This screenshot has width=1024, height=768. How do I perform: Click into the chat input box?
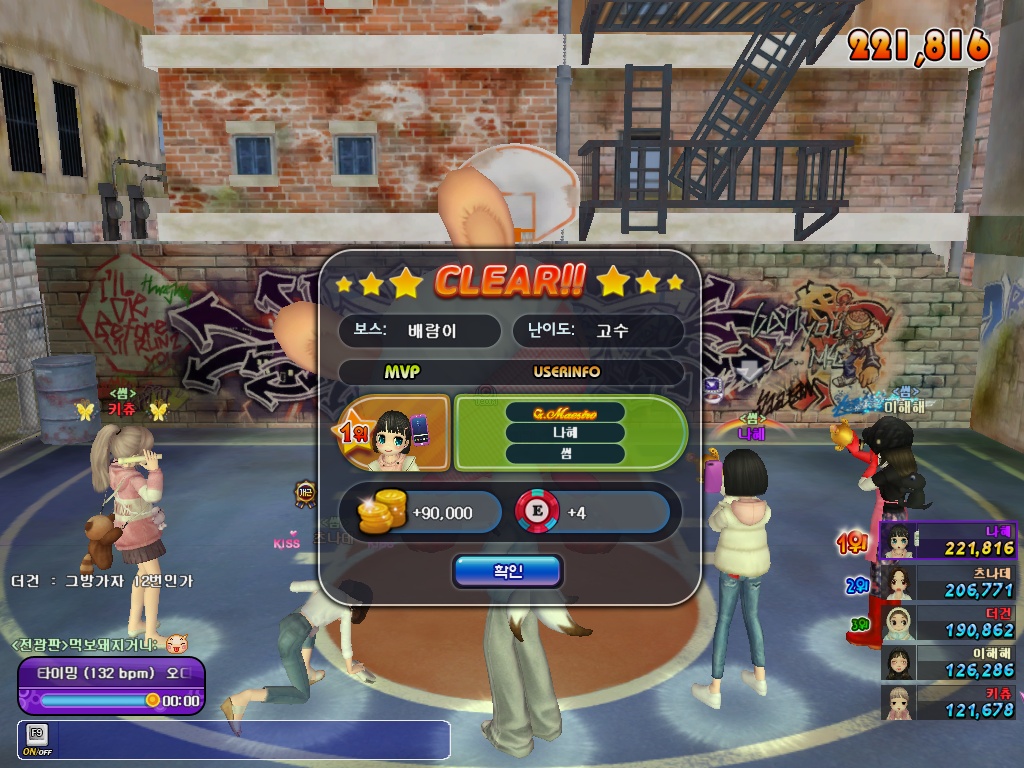click(250, 740)
